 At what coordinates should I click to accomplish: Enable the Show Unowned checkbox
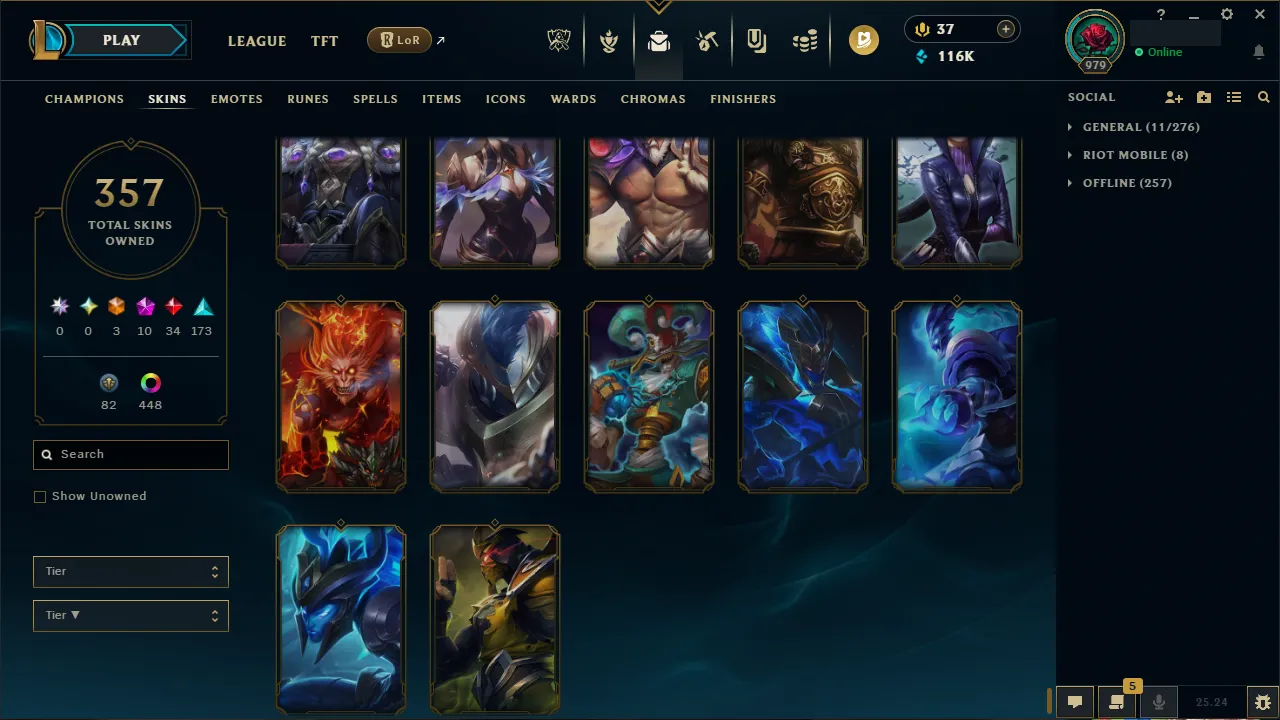[x=40, y=496]
